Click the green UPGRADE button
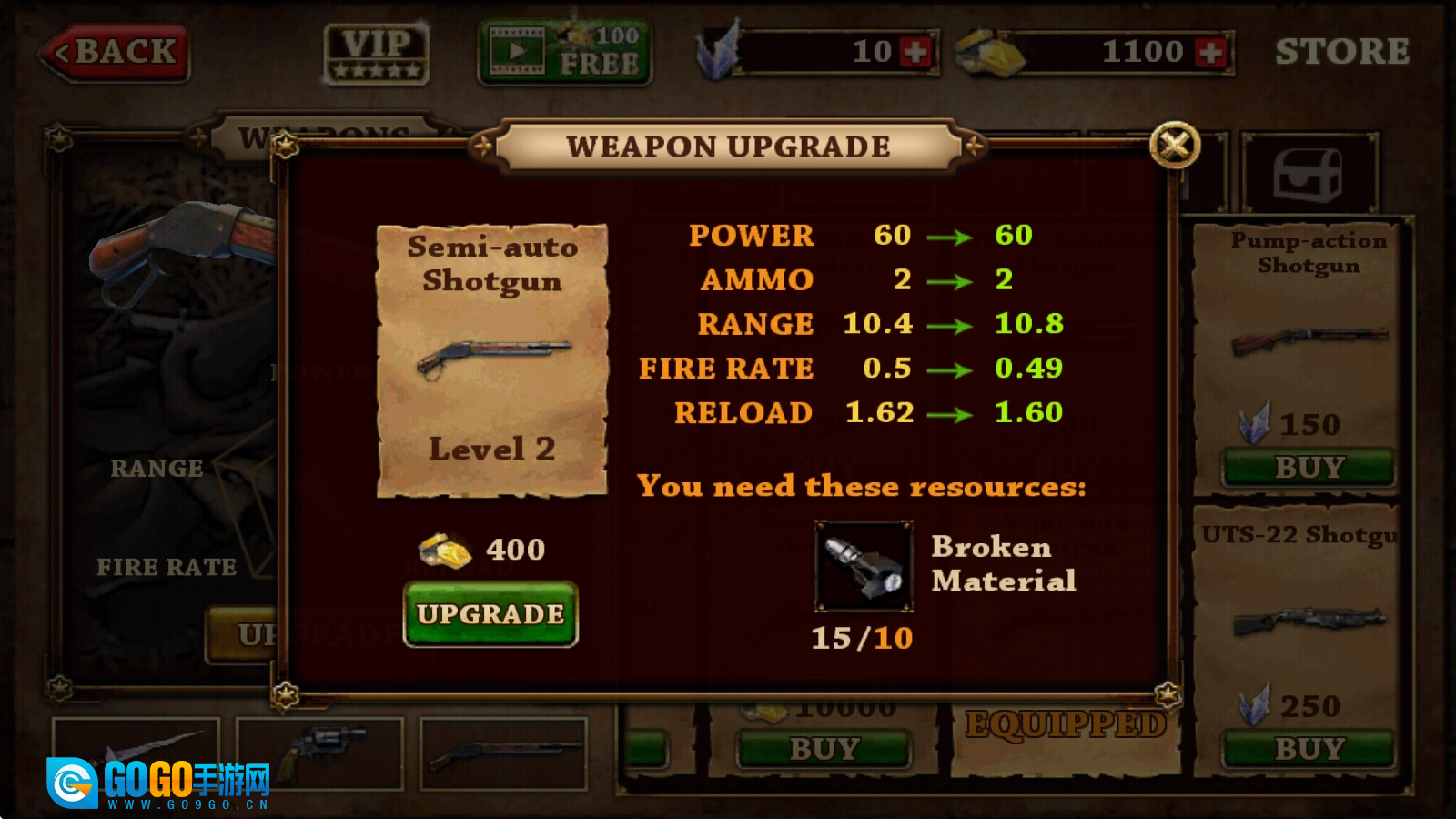Image resolution: width=1456 pixels, height=819 pixels. pos(490,614)
